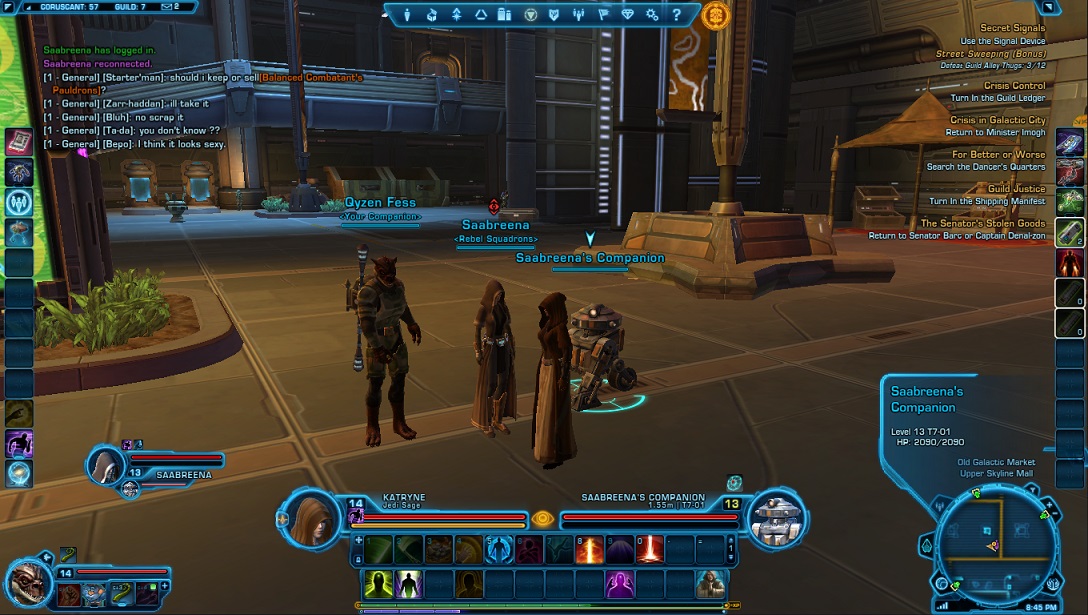Open the minimap
The width and height of the screenshot is (1088, 615).
pyautogui.click(x=989, y=542)
